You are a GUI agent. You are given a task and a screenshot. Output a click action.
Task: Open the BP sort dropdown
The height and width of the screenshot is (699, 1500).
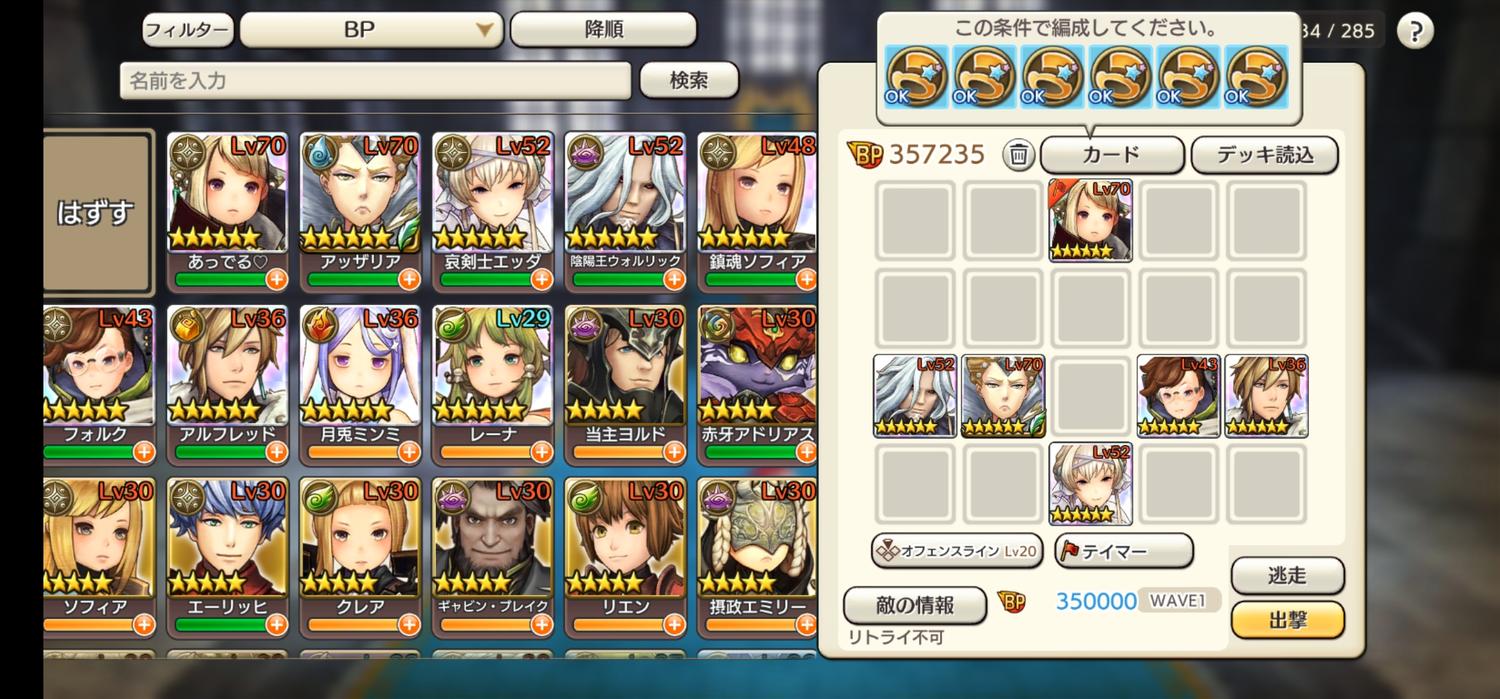(x=371, y=30)
